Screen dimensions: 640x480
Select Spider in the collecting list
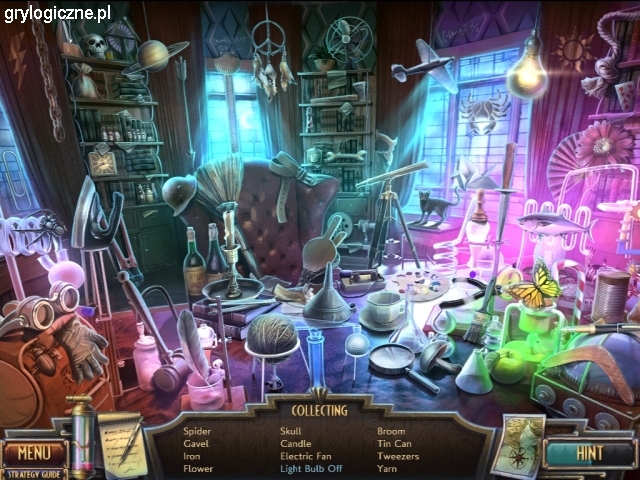(197, 431)
